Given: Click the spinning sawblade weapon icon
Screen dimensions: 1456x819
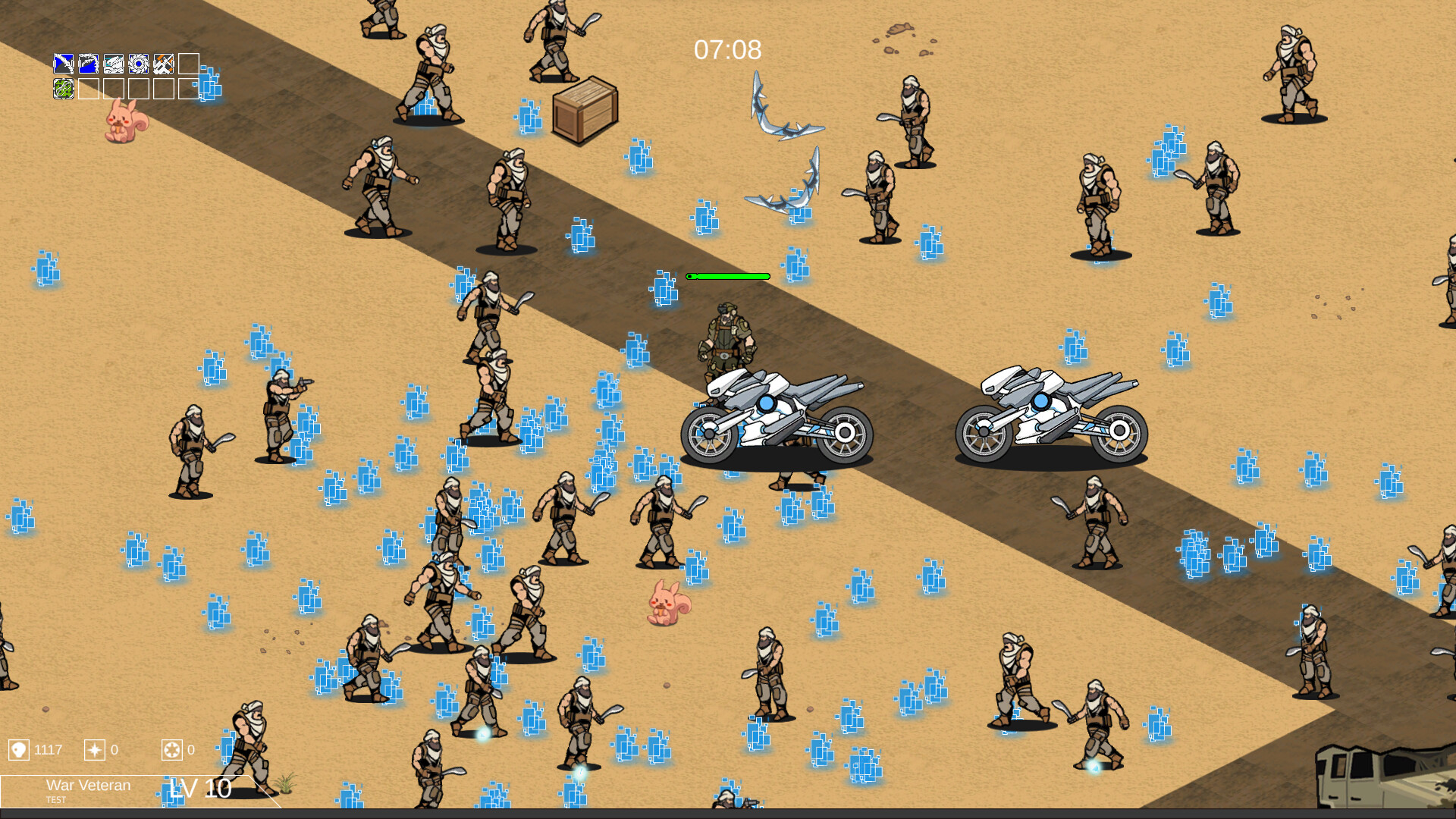Looking at the screenshot, I should (138, 63).
